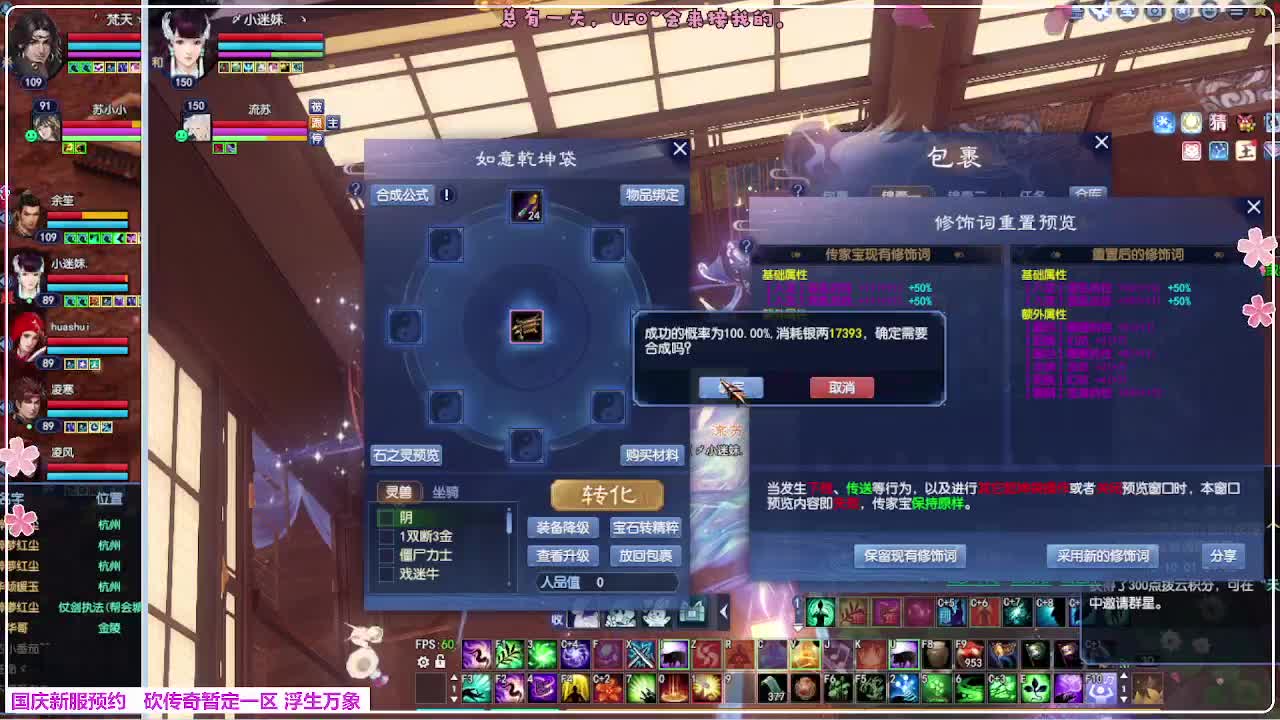
Task: Check the 阴 pet checkbox
Action: coord(386,517)
